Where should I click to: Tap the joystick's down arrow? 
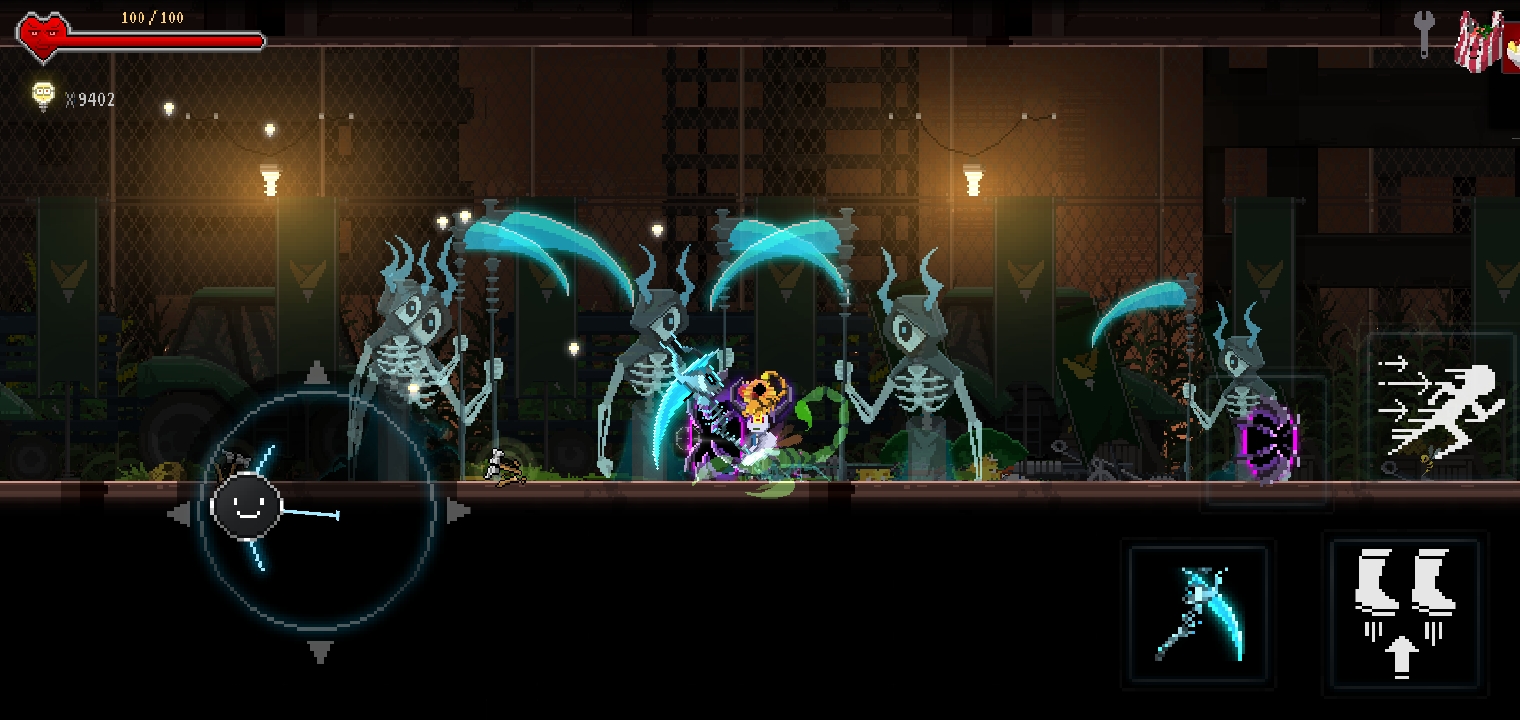click(x=319, y=653)
